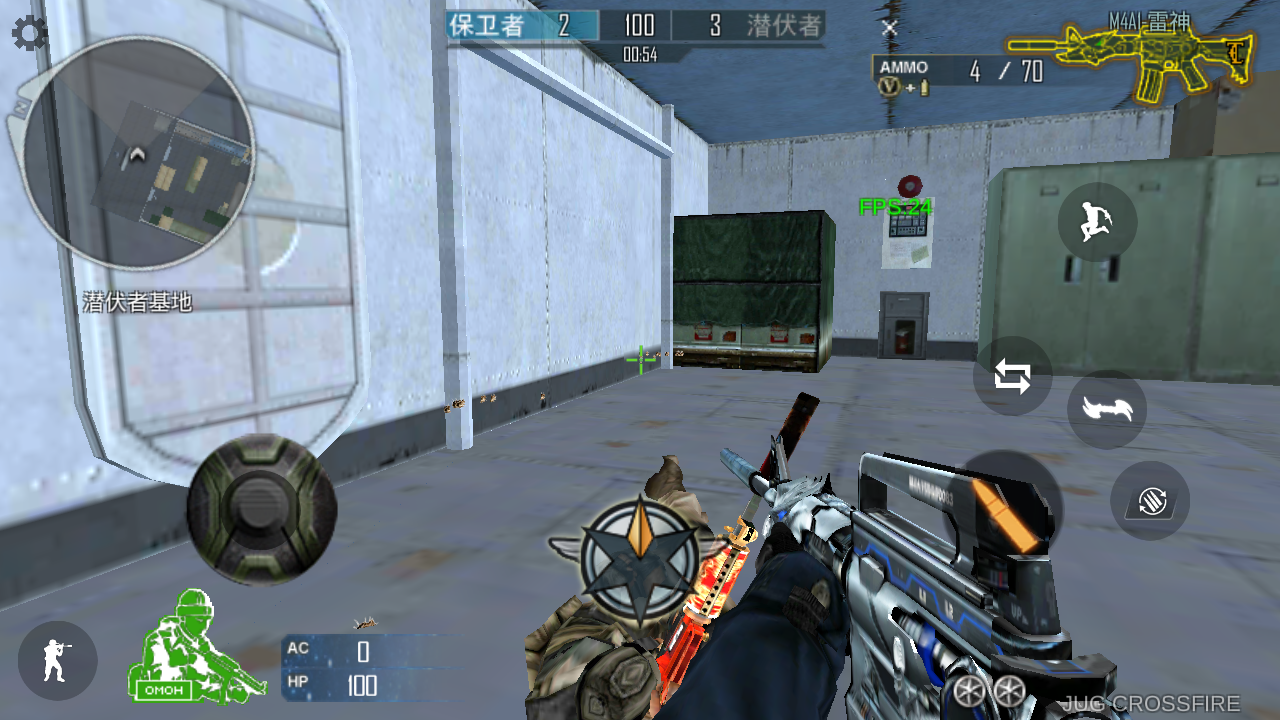
Task: Open the settings gear in top-left corner
Action: pos(29,33)
